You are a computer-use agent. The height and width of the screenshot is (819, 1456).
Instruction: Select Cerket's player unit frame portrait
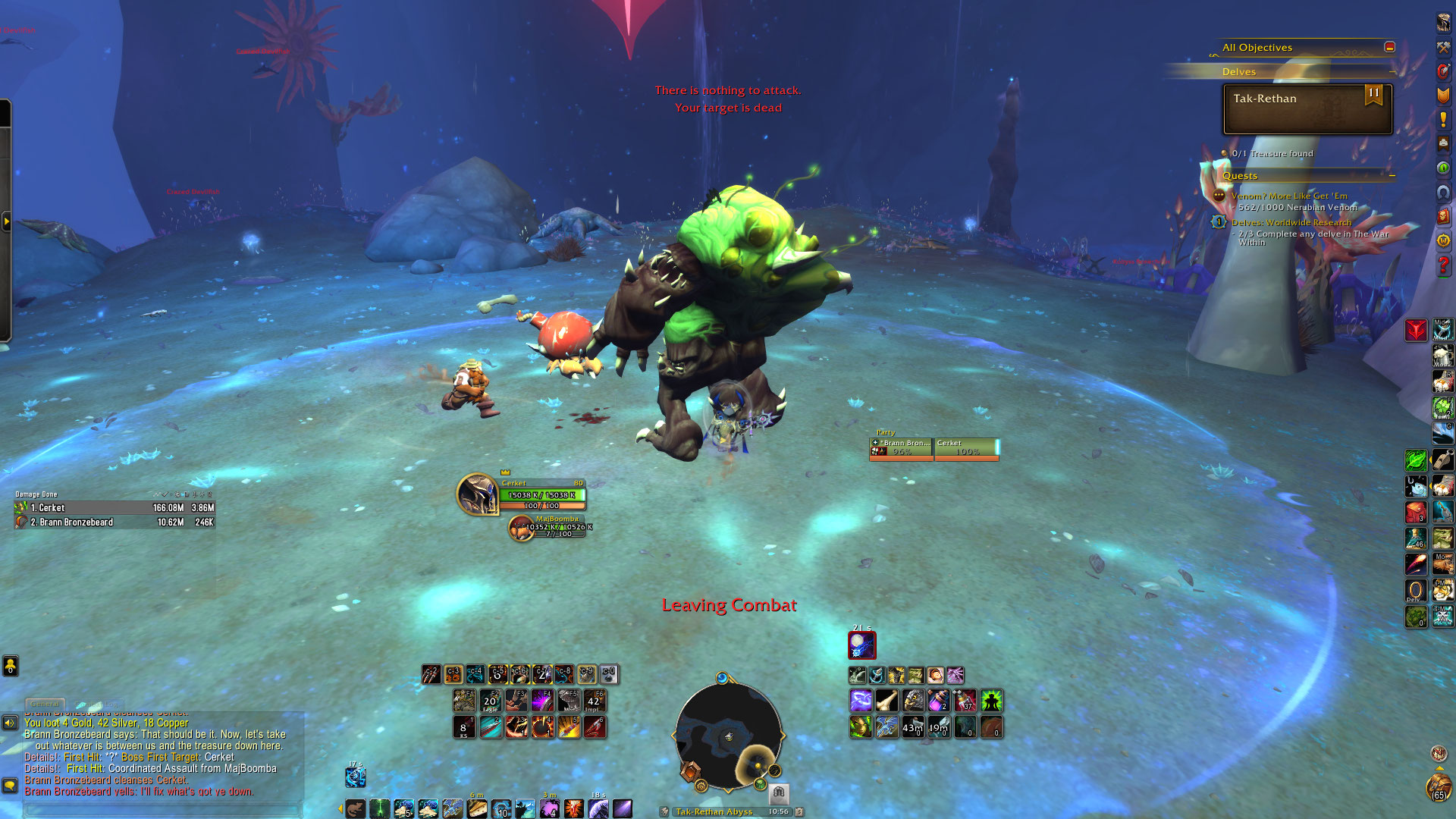click(477, 494)
